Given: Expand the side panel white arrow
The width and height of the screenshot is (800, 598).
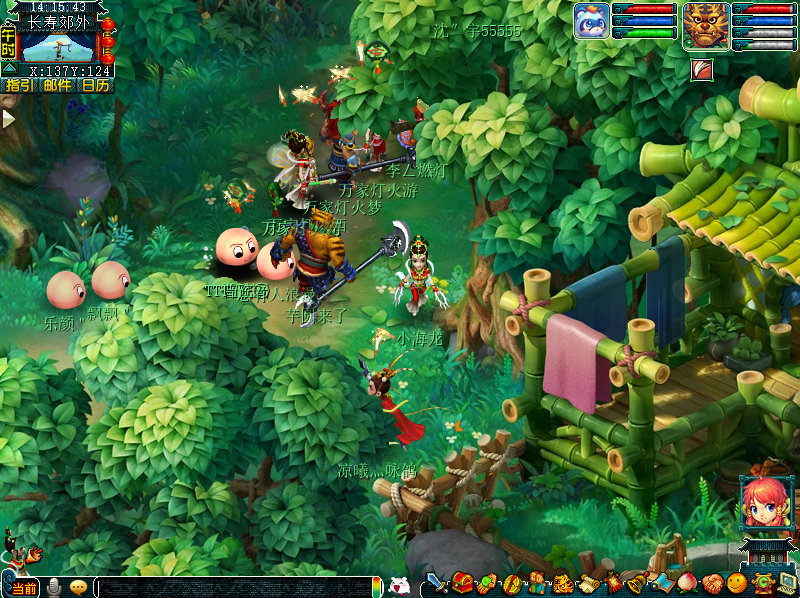Looking at the screenshot, I should (x=8, y=118).
